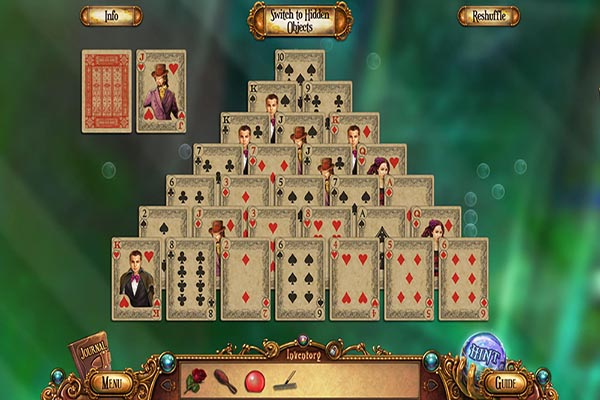Screen dimensions: 600x400
Task: Open the Info panel
Action: [x=111, y=16]
